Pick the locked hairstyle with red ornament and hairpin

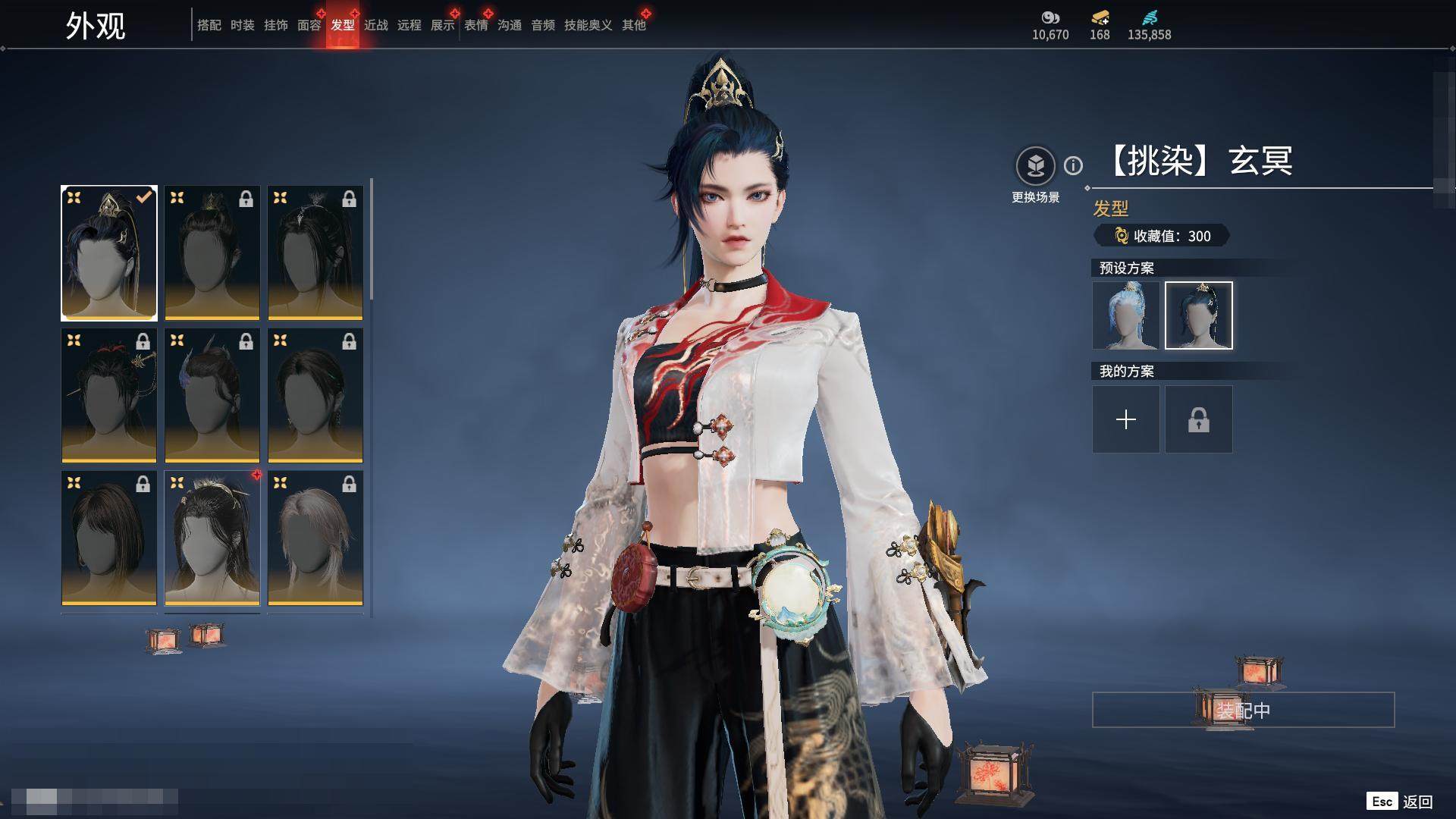pyautogui.click(x=109, y=395)
